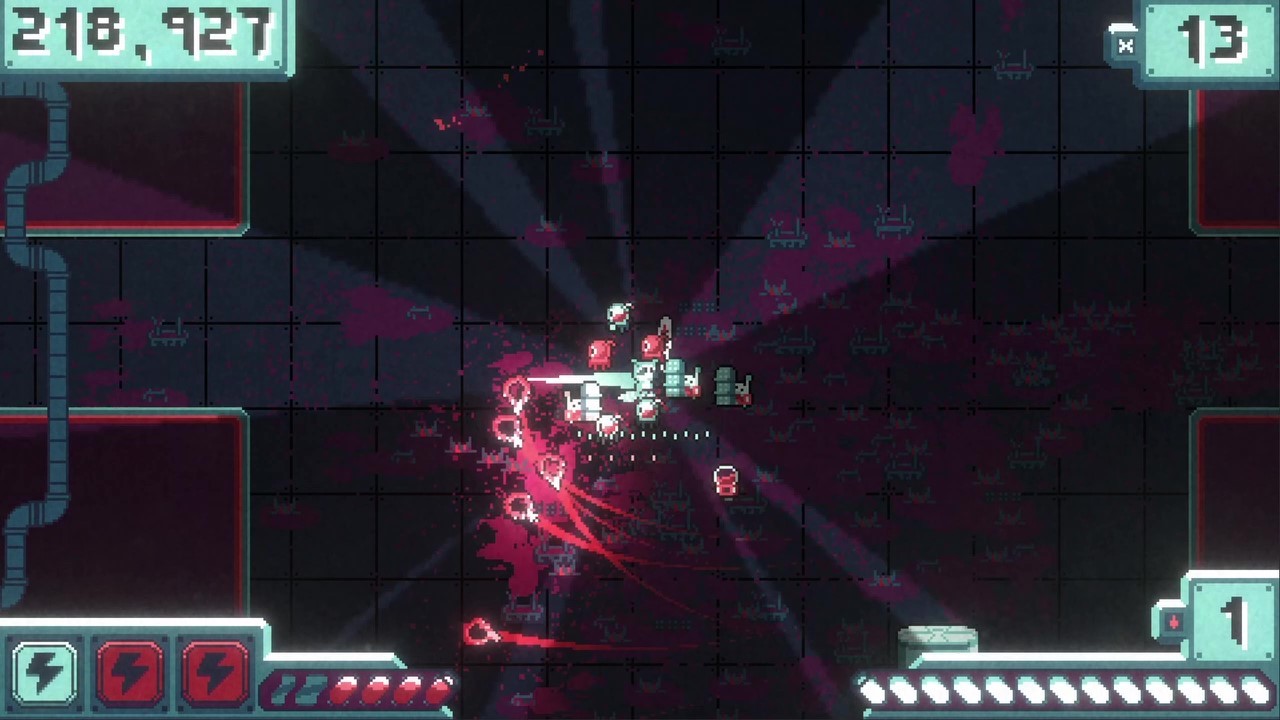Viewport: 1280px width, 720px height.
Task: Click the X multiplier icon beside the 13 counter
Action: tap(1126, 43)
